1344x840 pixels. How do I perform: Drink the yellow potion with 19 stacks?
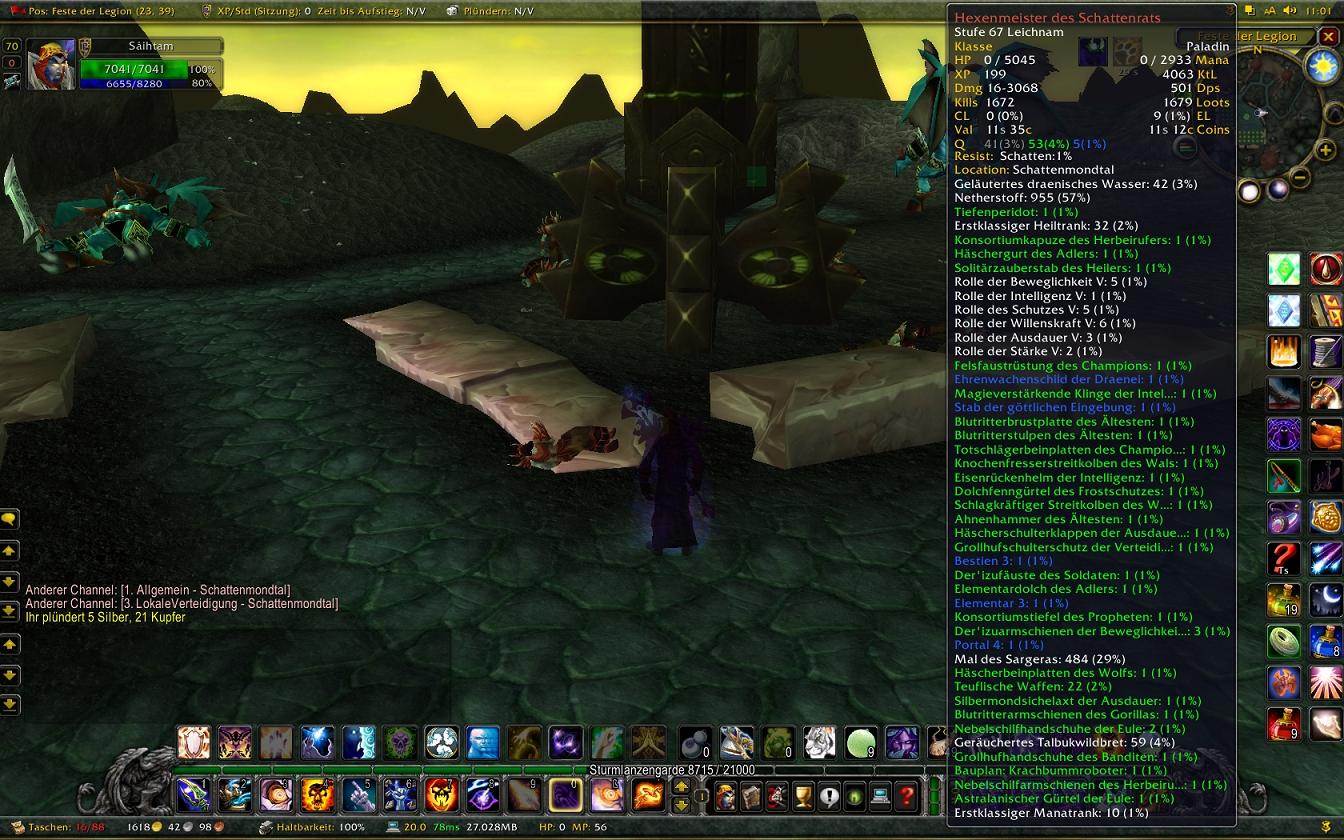click(1284, 600)
